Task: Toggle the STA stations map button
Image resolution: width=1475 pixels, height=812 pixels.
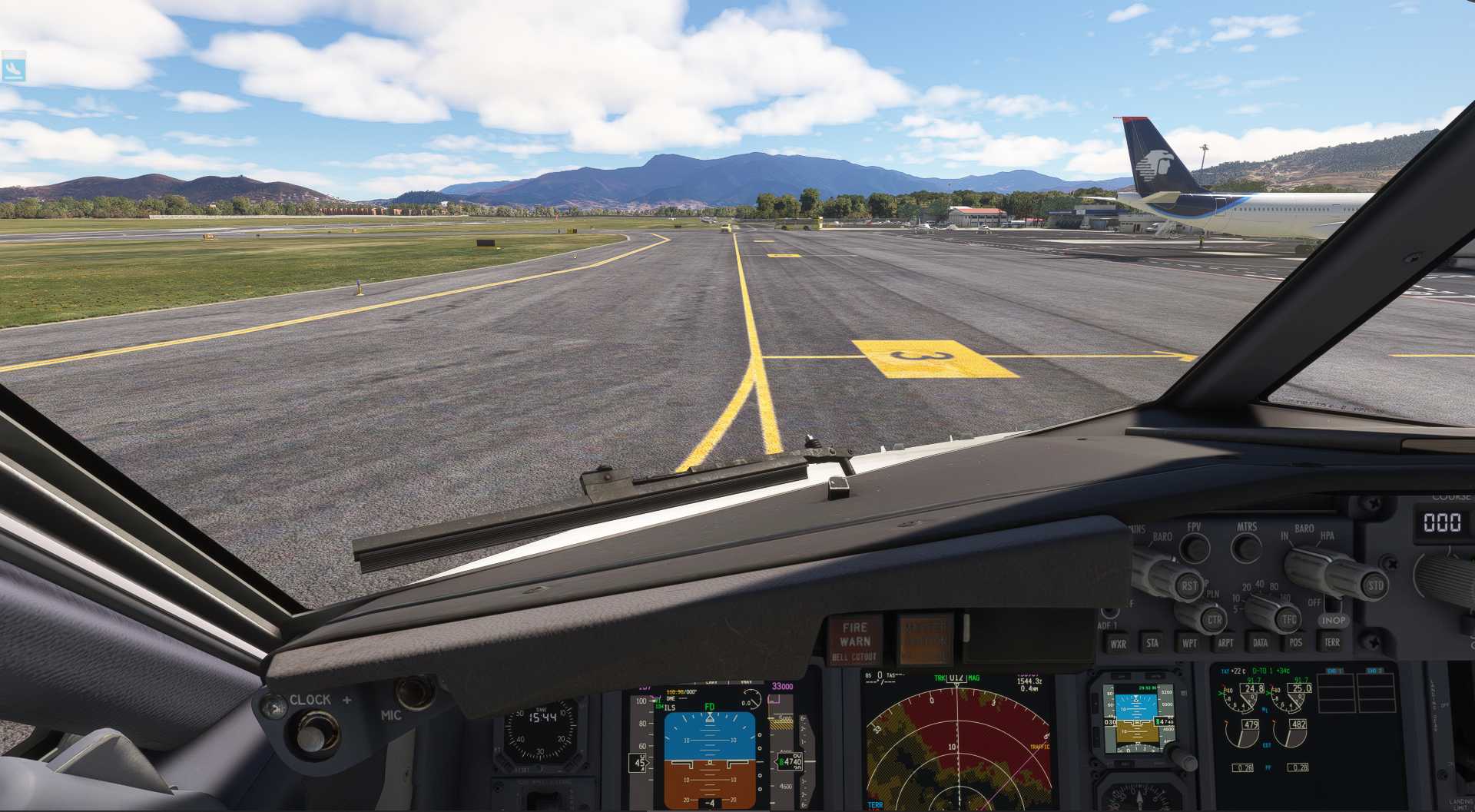Action: pos(1152,643)
